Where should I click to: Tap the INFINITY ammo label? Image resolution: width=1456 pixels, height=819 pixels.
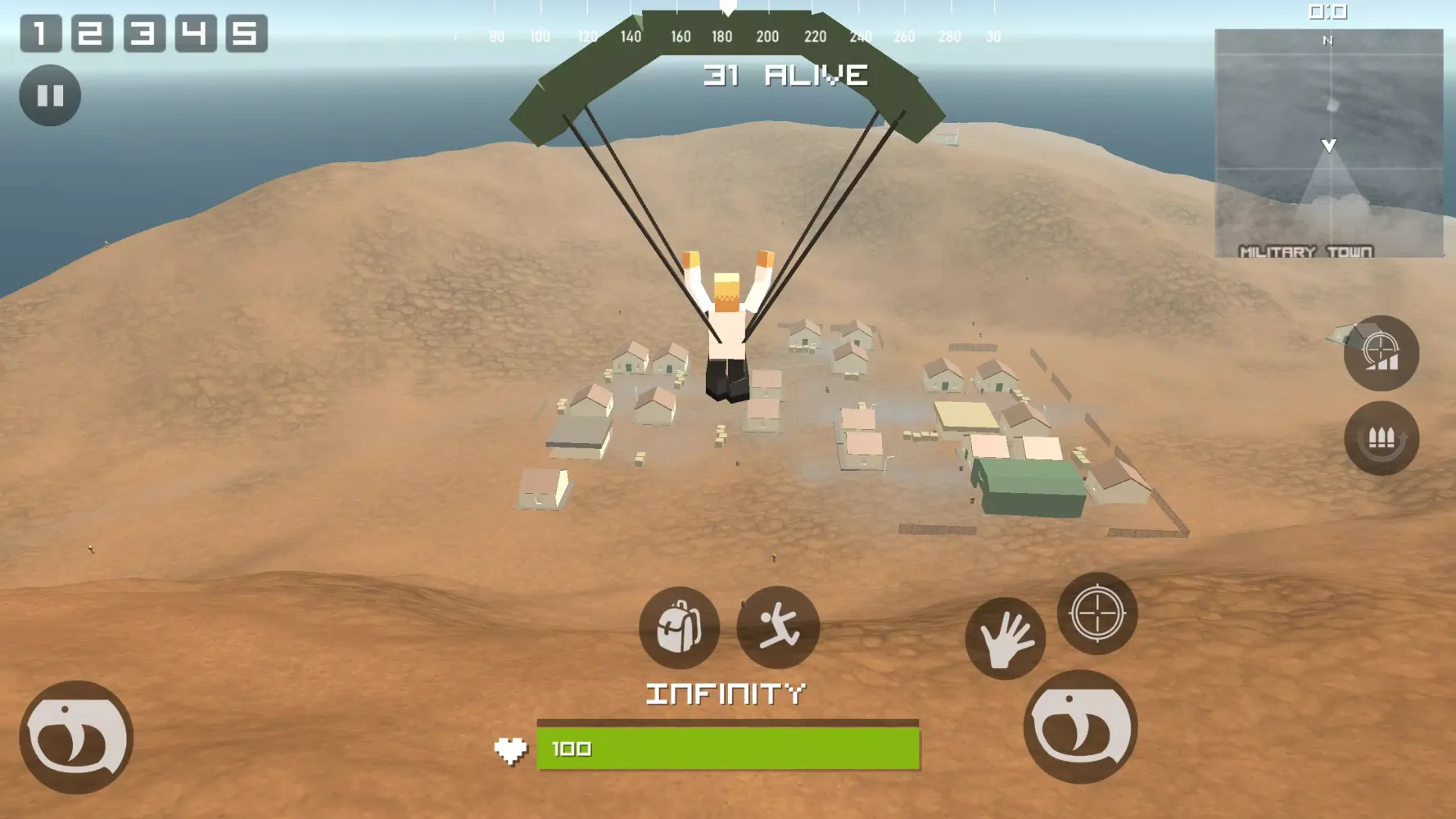pyautogui.click(x=724, y=692)
